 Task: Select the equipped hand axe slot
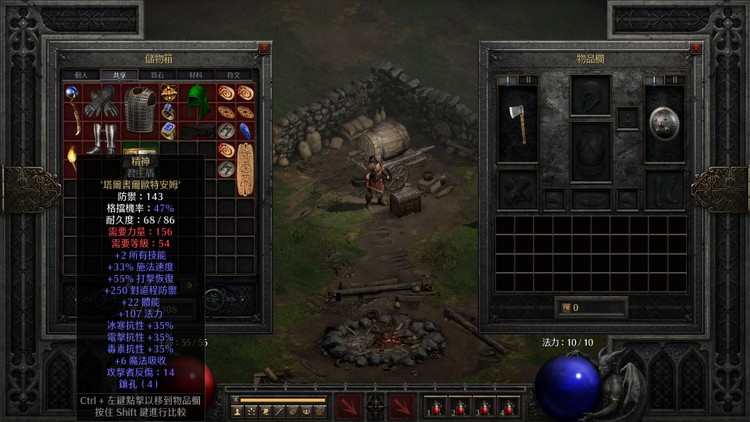[x=518, y=122]
